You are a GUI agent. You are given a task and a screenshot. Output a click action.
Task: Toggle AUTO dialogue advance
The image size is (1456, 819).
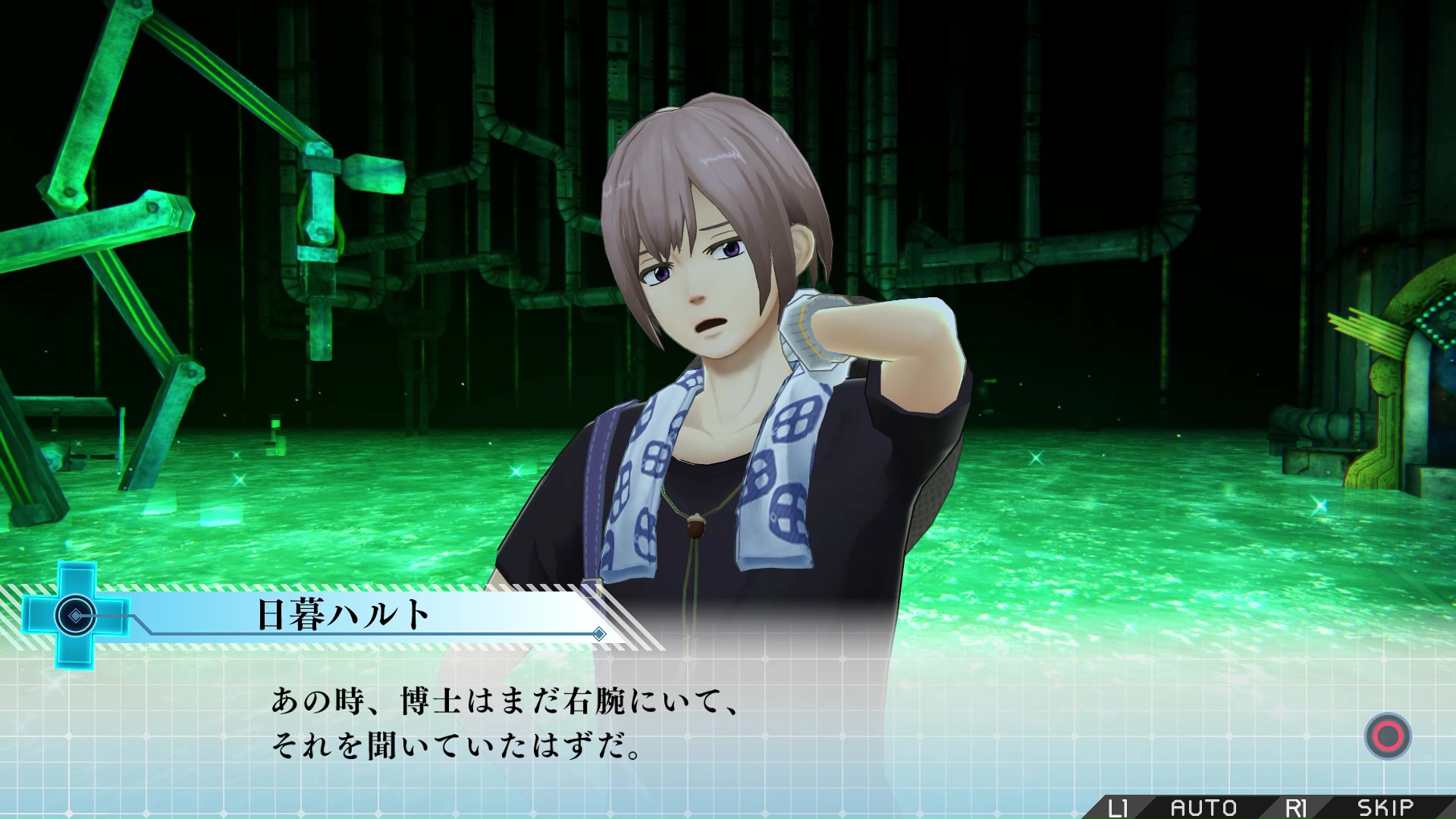click(1203, 808)
